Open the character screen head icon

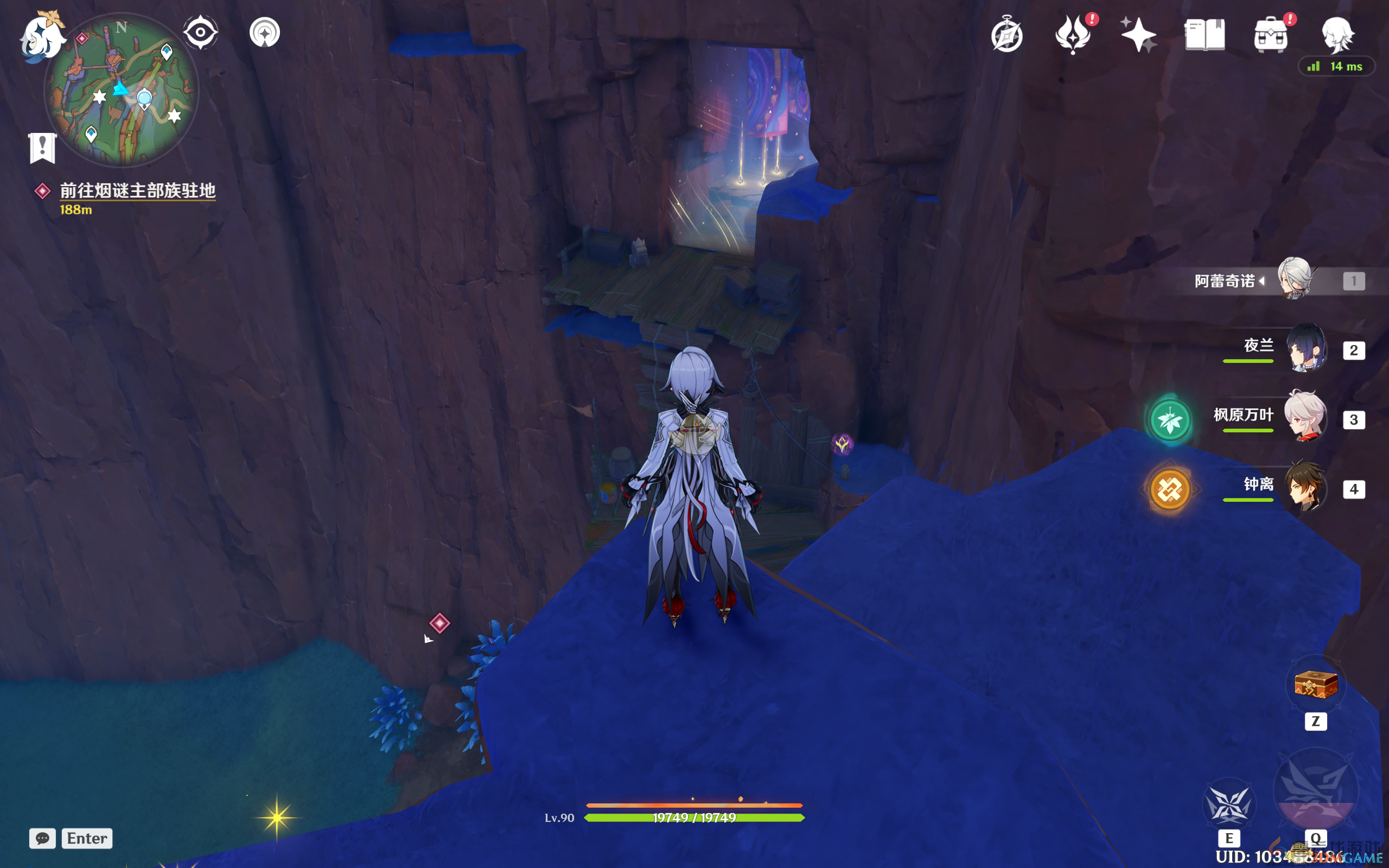(1337, 34)
